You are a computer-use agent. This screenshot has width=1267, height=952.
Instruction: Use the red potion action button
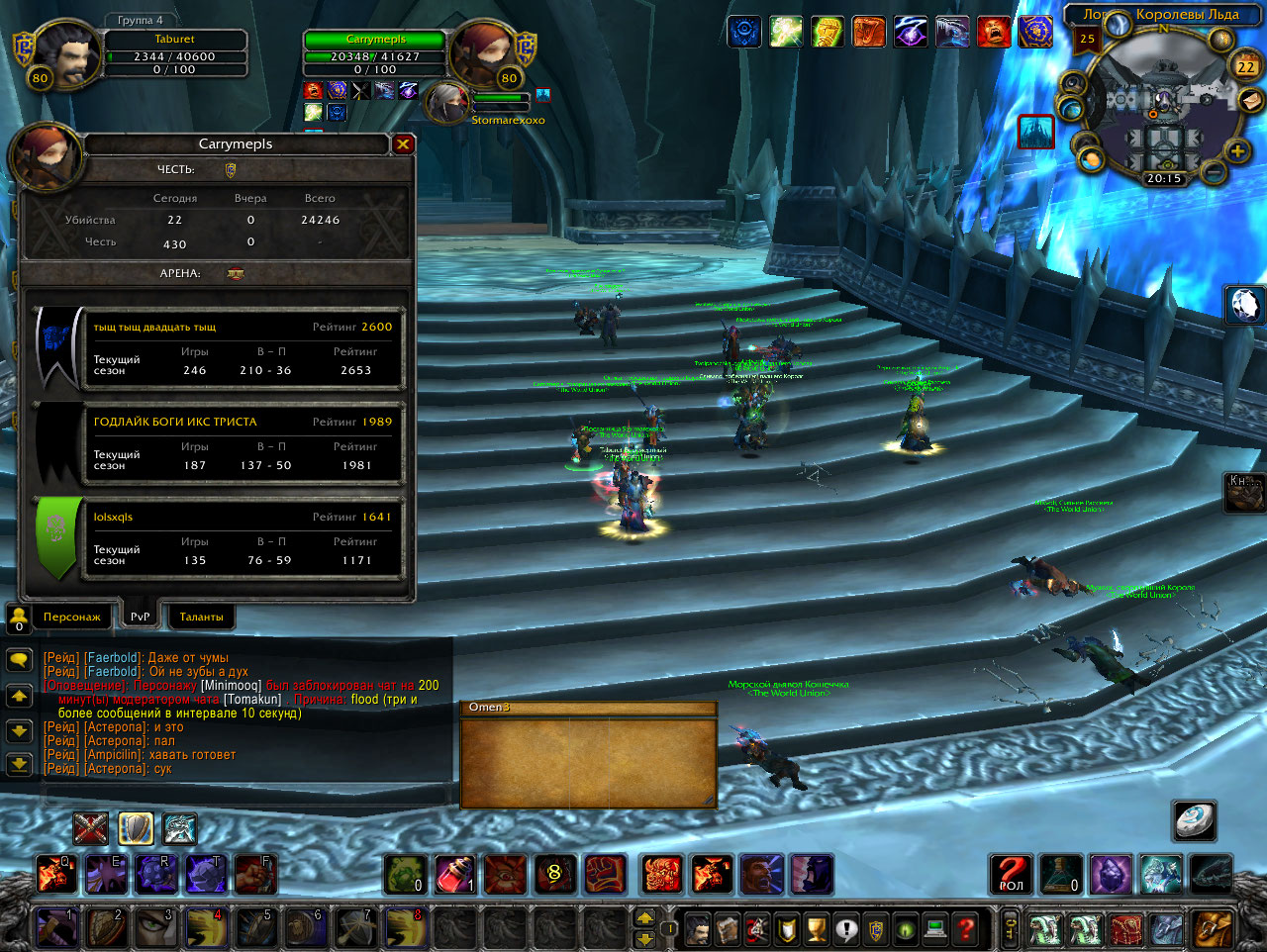[x=454, y=874]
